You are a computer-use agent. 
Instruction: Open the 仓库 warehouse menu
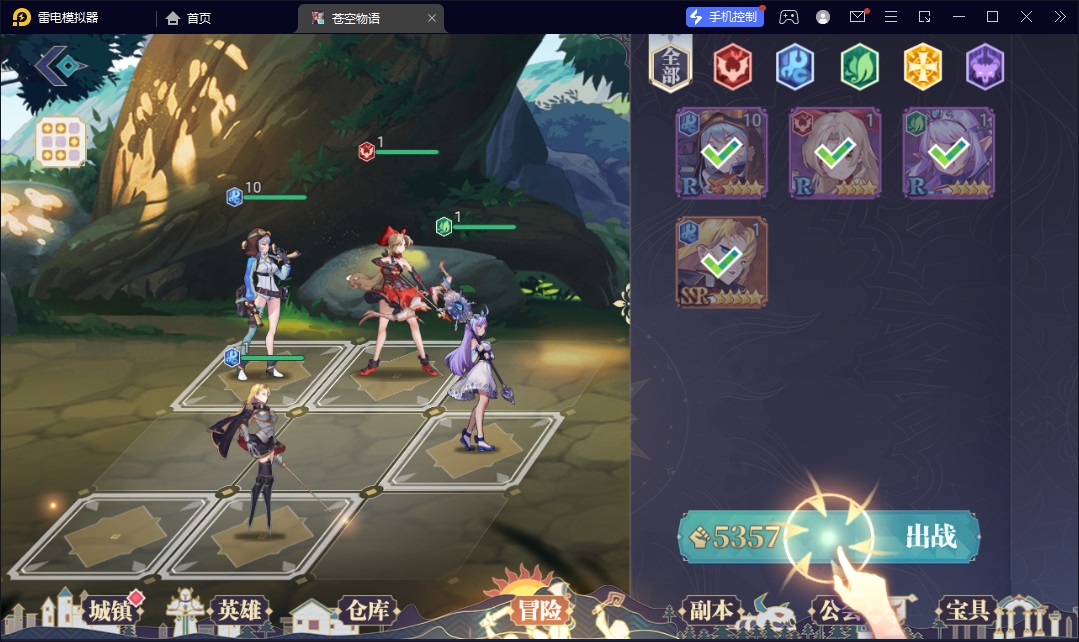[367, 610]
